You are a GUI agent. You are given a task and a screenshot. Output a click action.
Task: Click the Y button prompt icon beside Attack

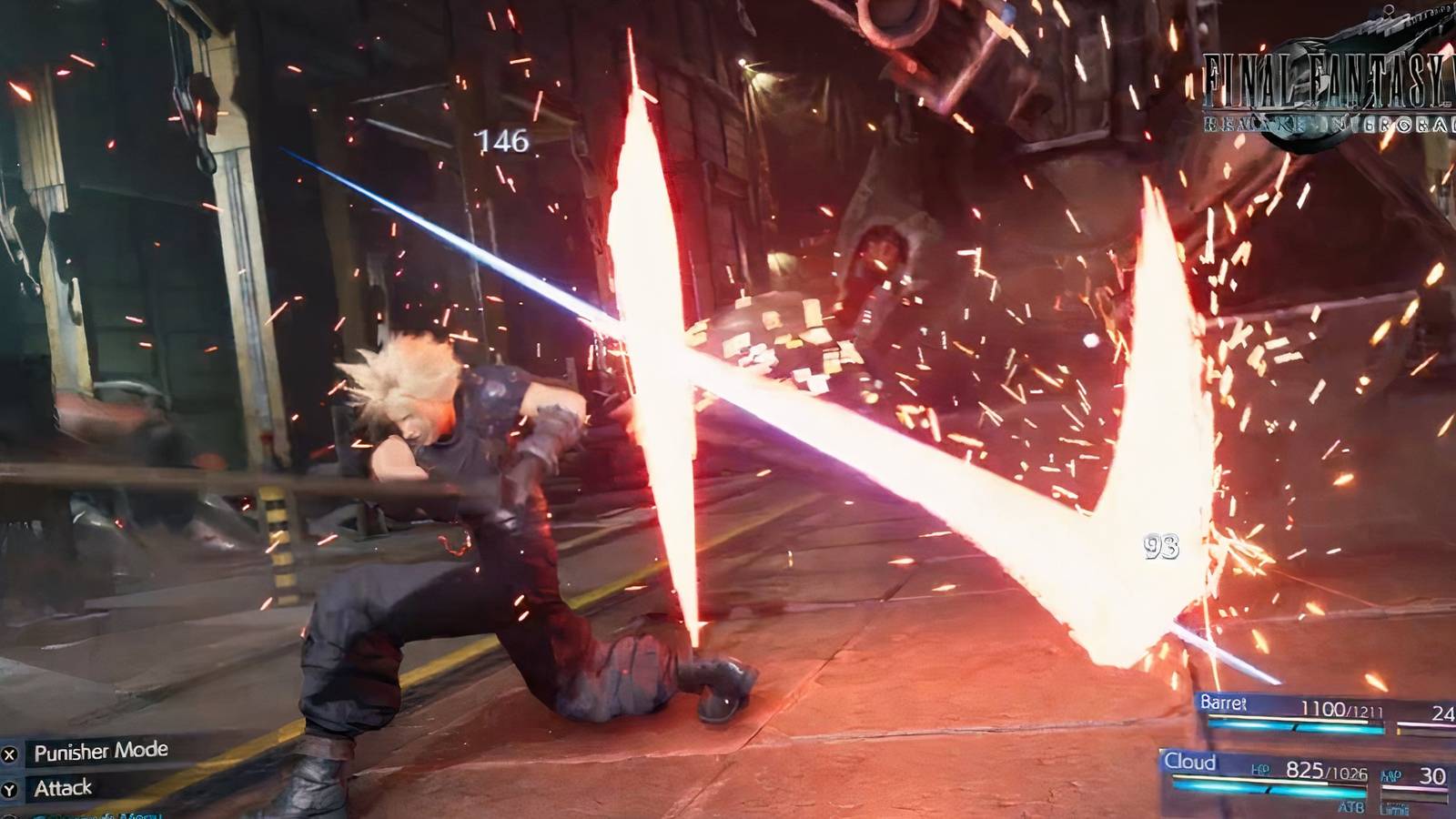click(x=10, y=789)
